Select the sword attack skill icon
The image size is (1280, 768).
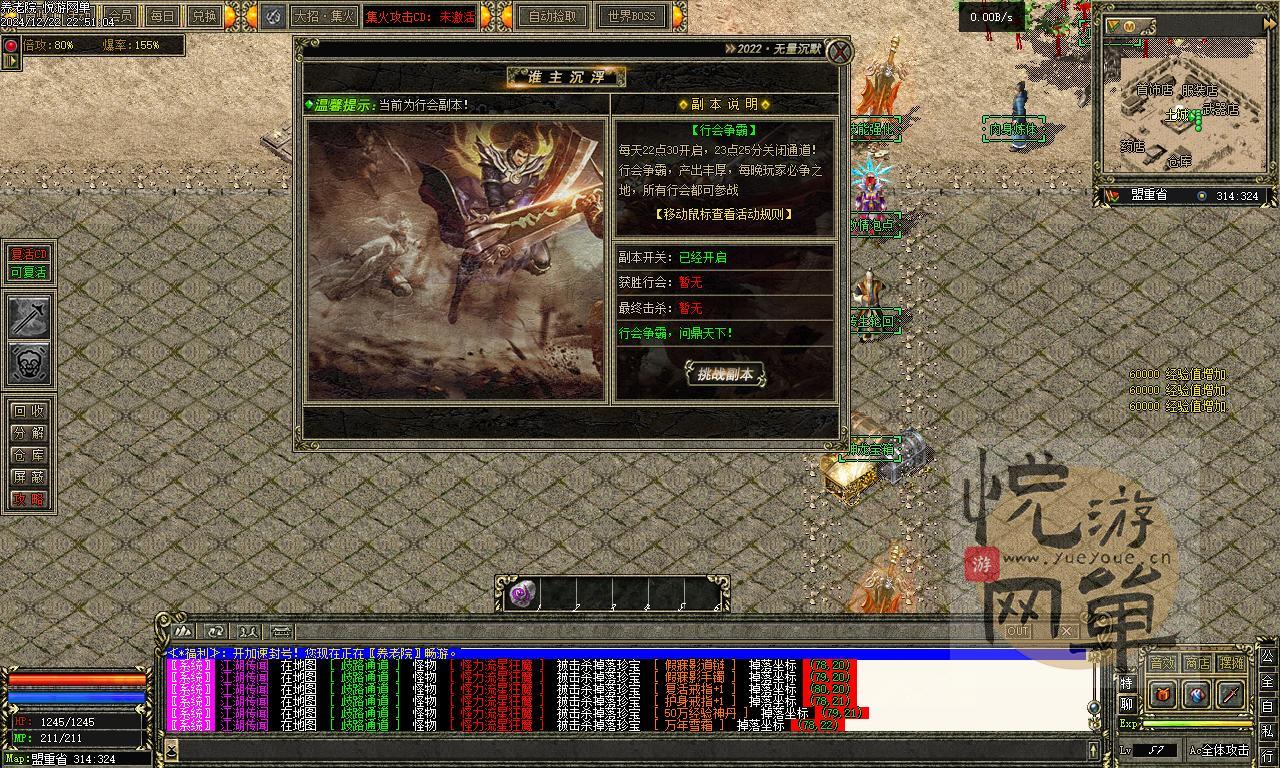(29, 317)
